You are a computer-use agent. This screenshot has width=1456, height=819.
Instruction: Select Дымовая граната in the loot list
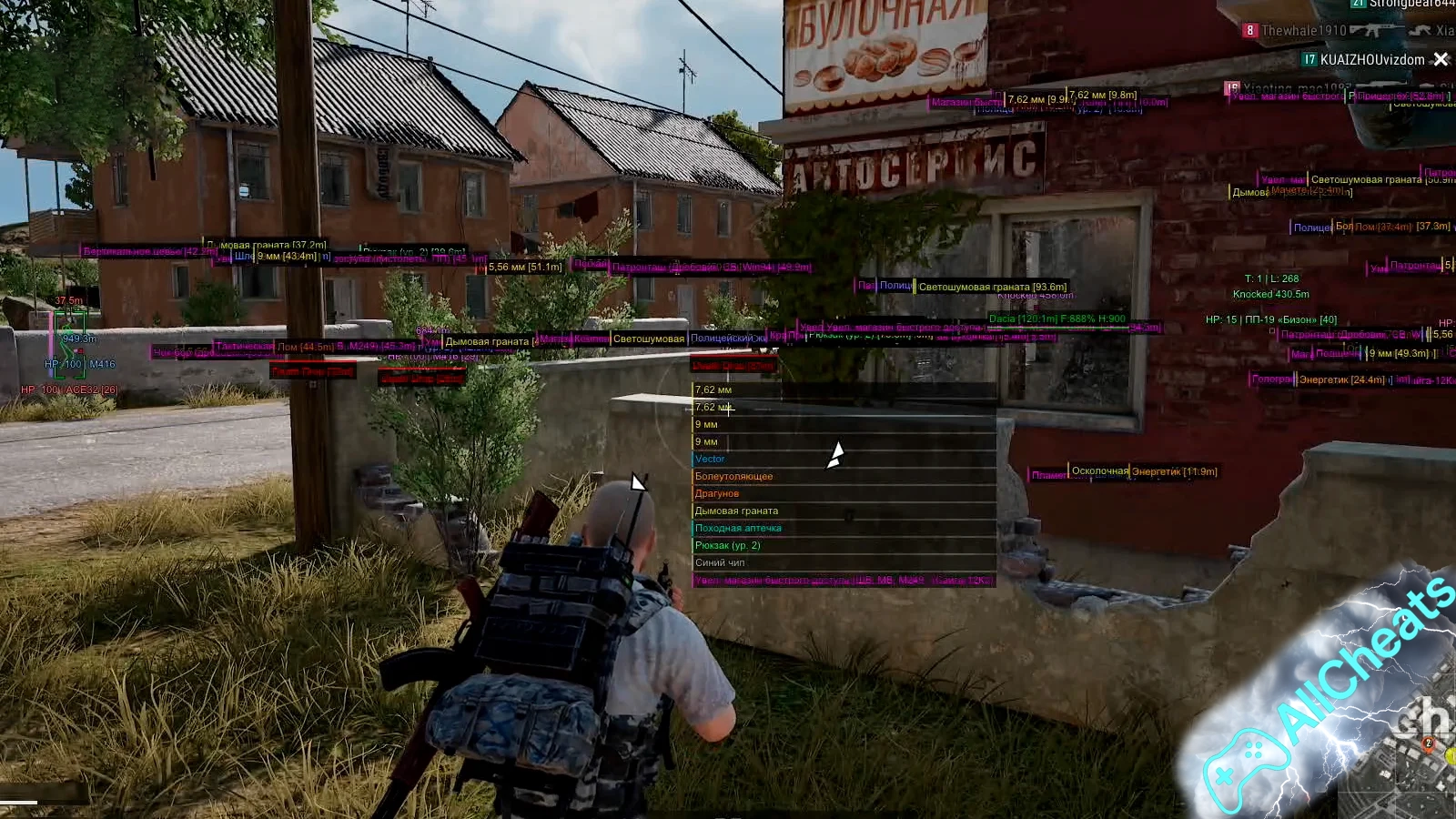click(737, 511)
